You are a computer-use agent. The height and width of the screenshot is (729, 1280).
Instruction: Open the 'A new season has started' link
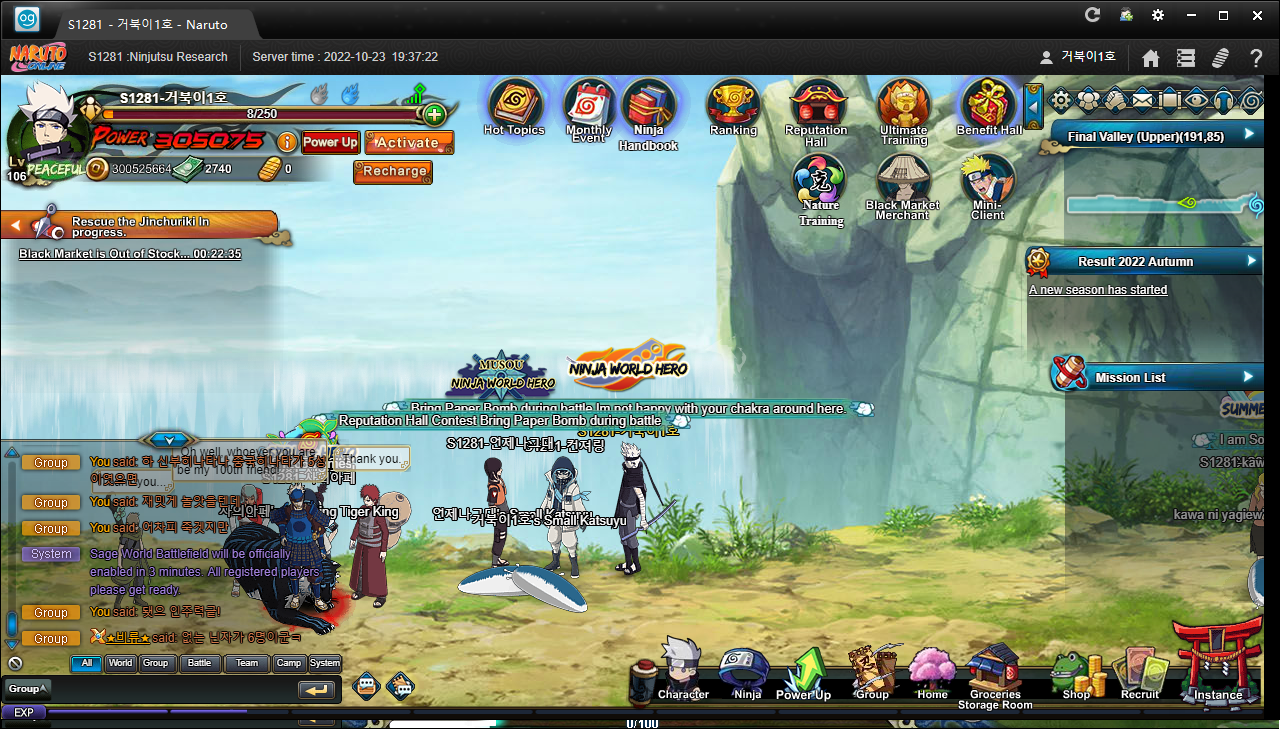1098,290
